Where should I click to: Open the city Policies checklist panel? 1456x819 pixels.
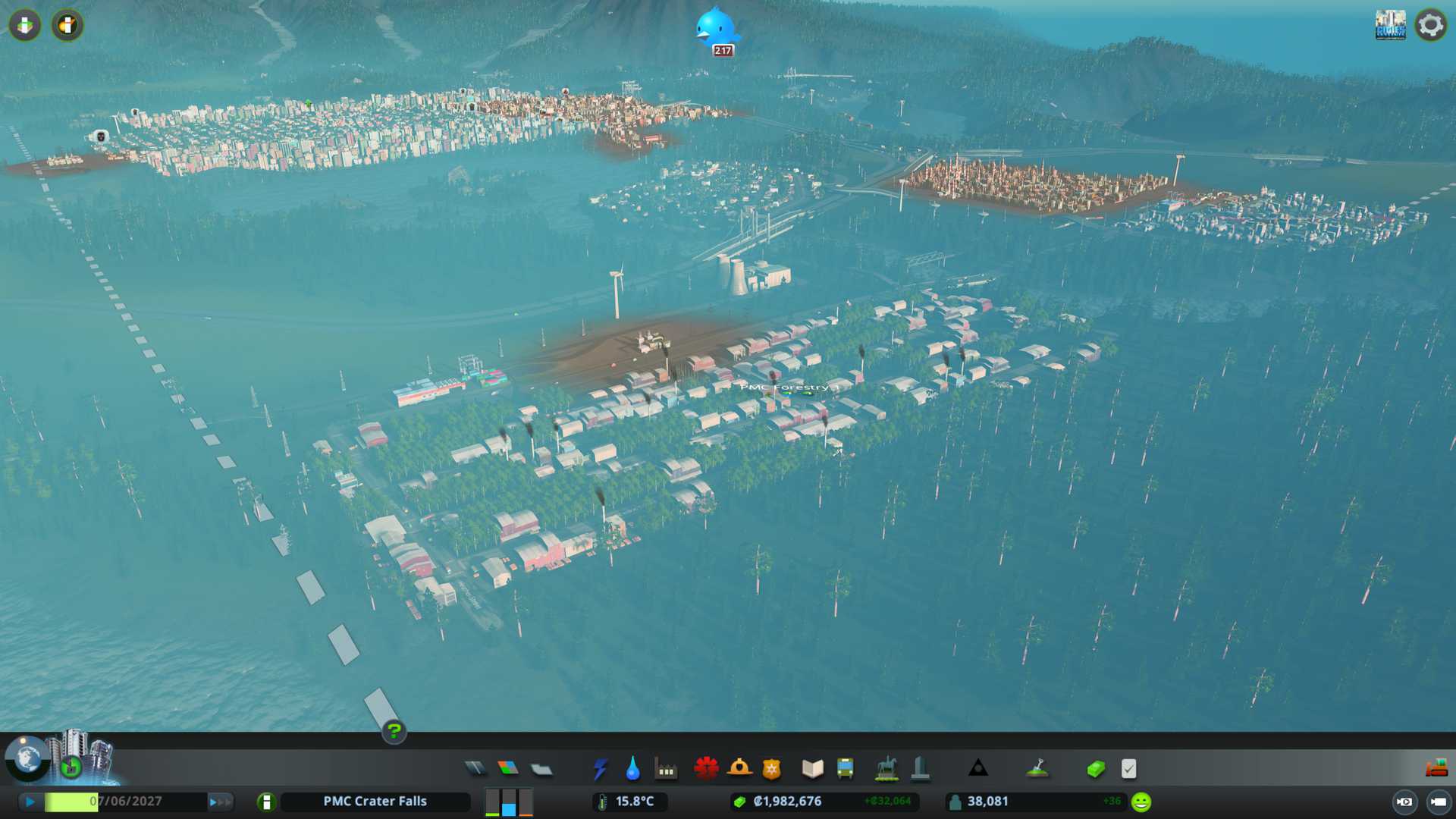click(x=1128, y=769)
